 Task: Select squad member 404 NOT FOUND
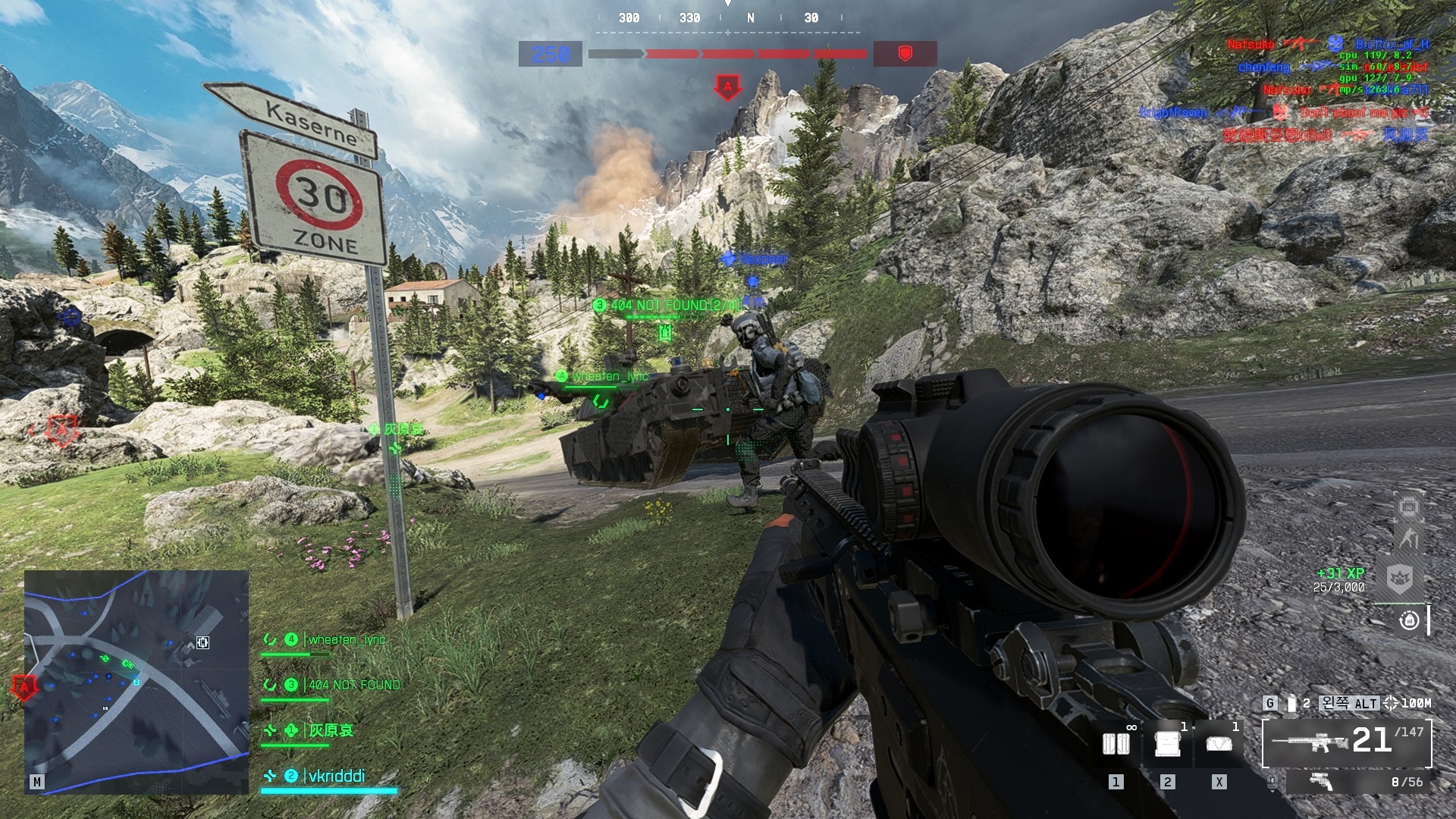353,686
